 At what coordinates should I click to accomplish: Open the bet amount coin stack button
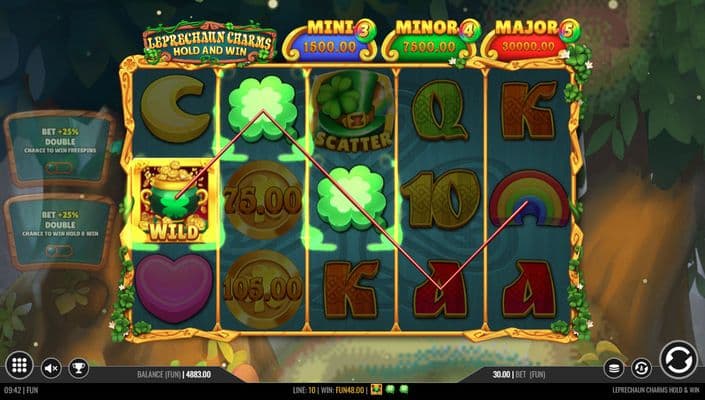point(614,369)
